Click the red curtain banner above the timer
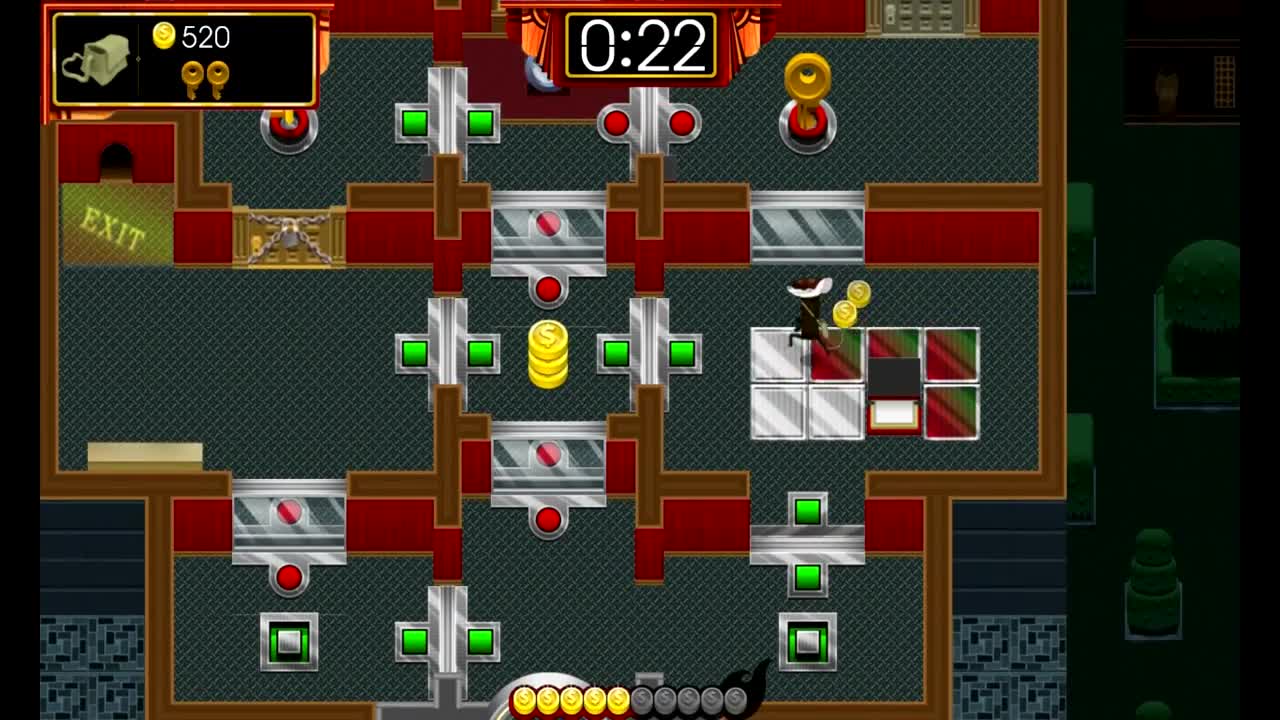The width and height of the screenshot is (1280, 720). pyautogui.click(x=640, y=8)
